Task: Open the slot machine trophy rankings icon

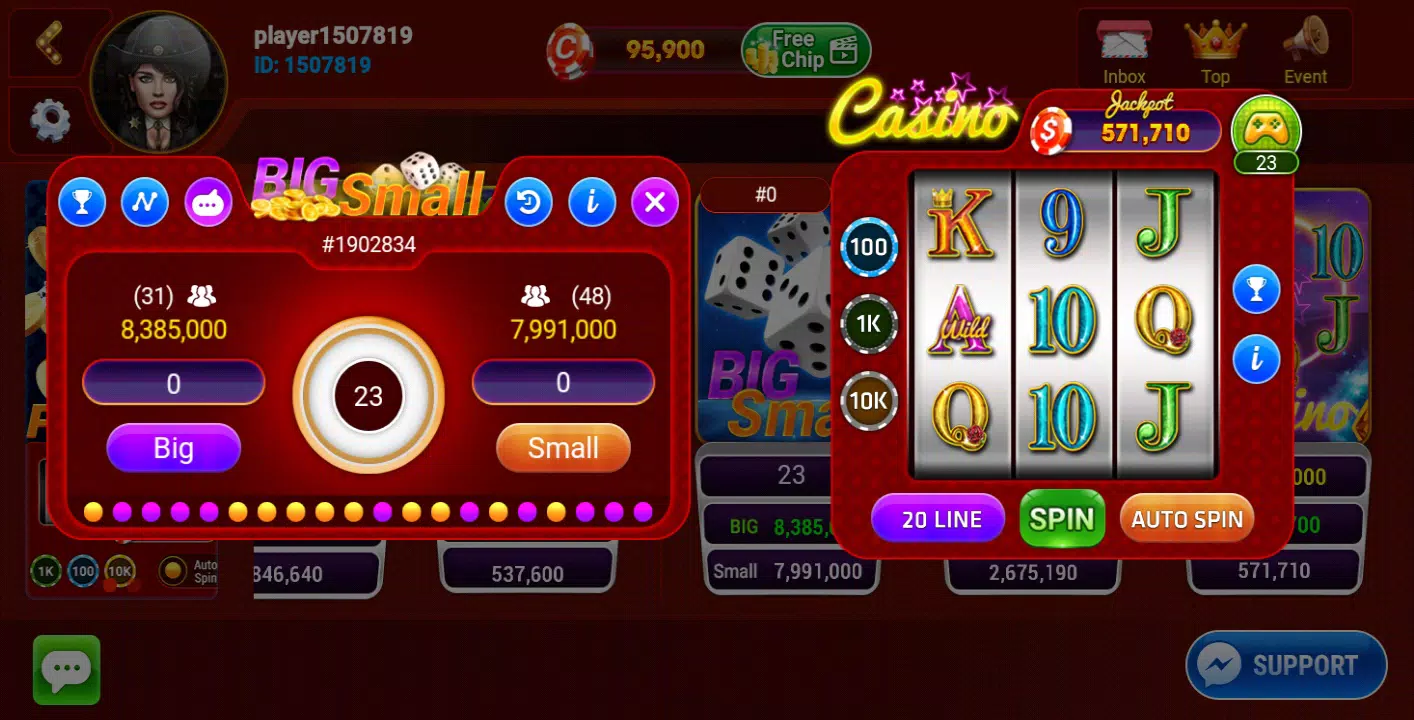Action: coord(1257,289)
